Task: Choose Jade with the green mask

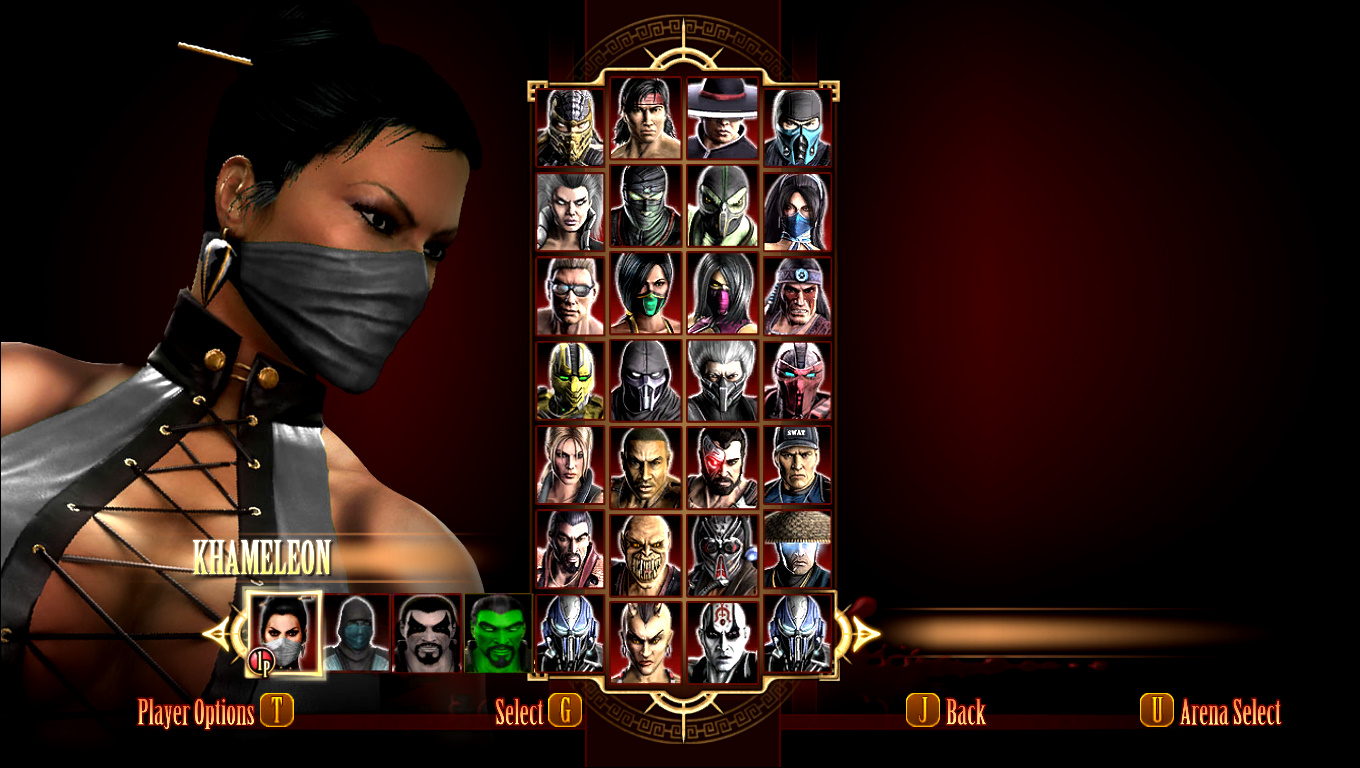Action: coord(646,292)
